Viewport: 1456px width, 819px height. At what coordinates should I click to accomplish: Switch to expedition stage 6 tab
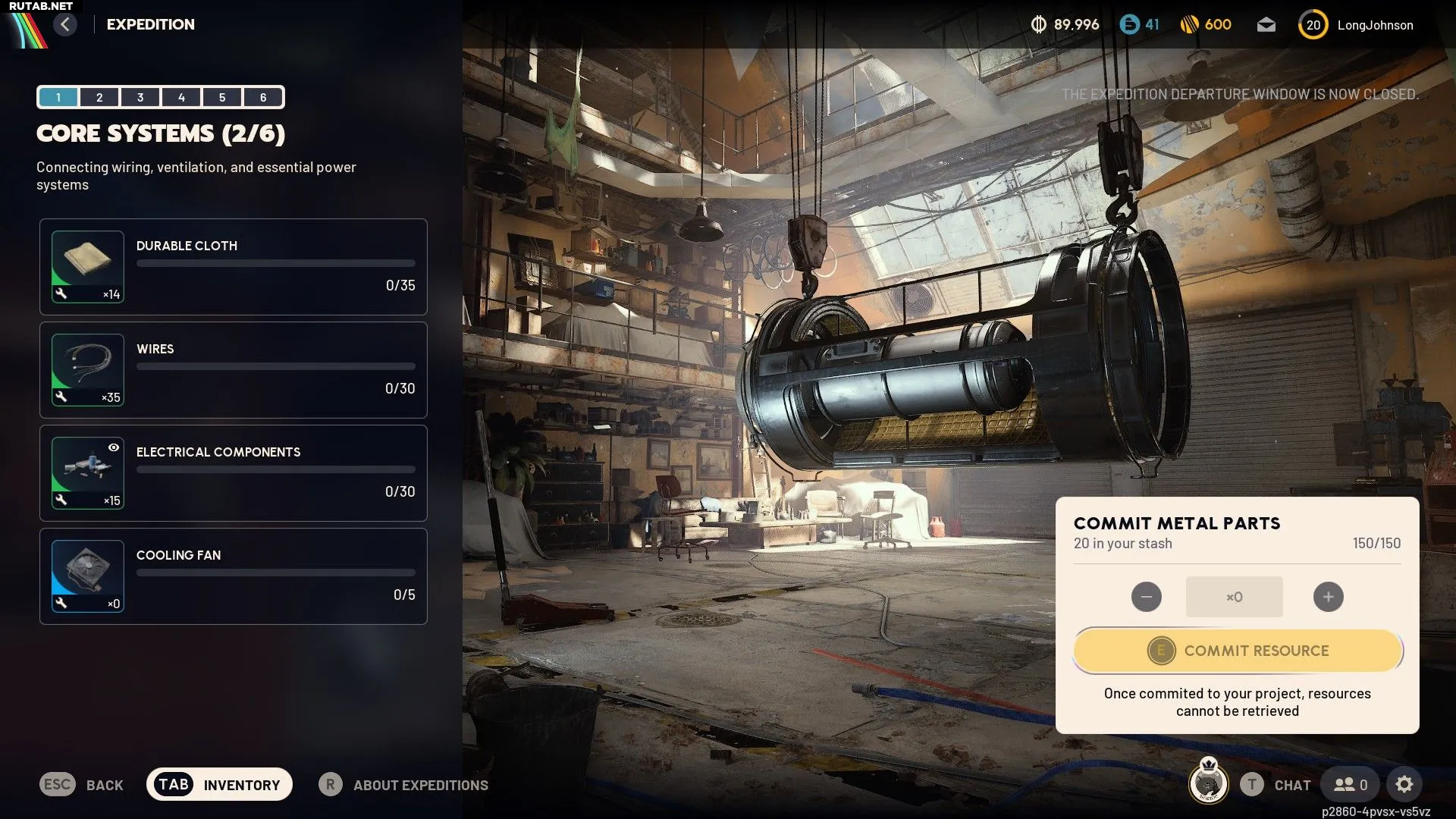coord(263,97)
